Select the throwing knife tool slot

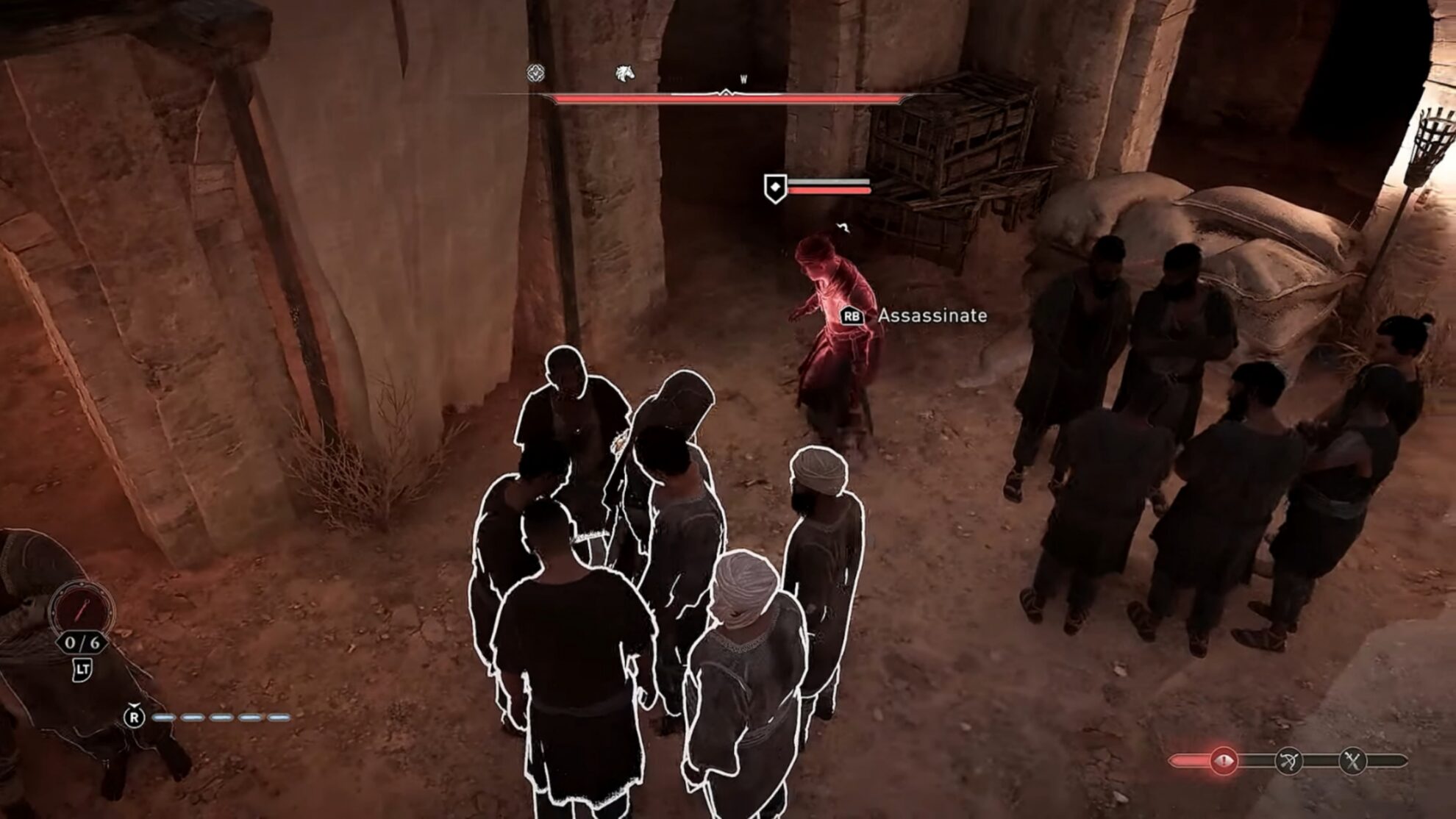click(x=82, y=609)
